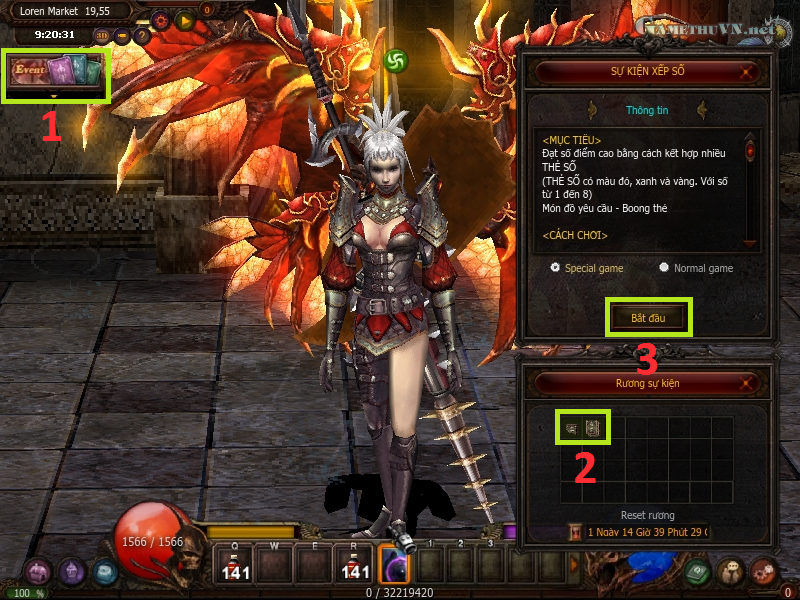Open the gear settings icon near top
800x600 pixels.
(160, 19)
